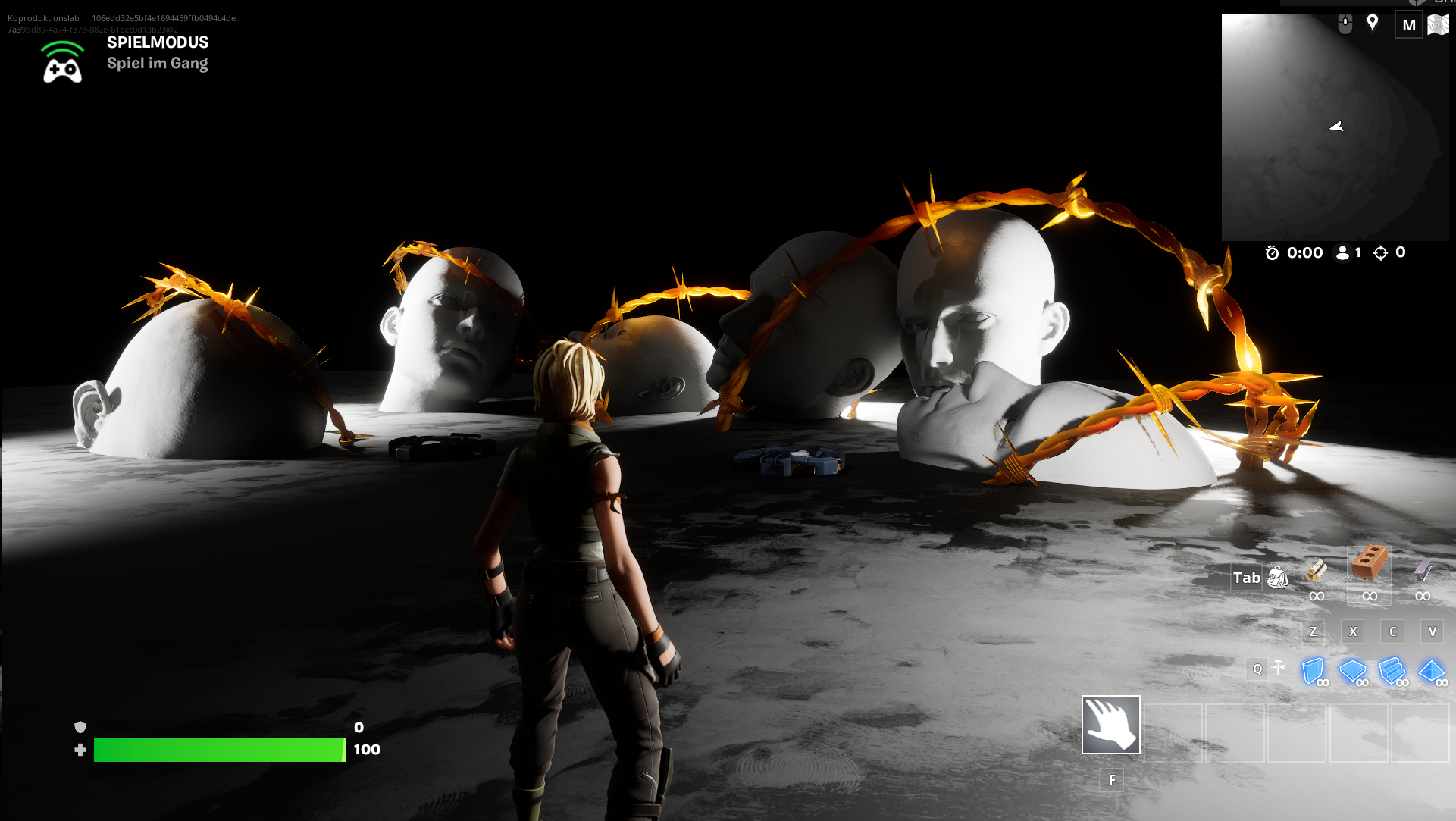Screen dimensions: 1456x821
Task: Pick the blue floor building piece
Action: (x=1353, y=671)
